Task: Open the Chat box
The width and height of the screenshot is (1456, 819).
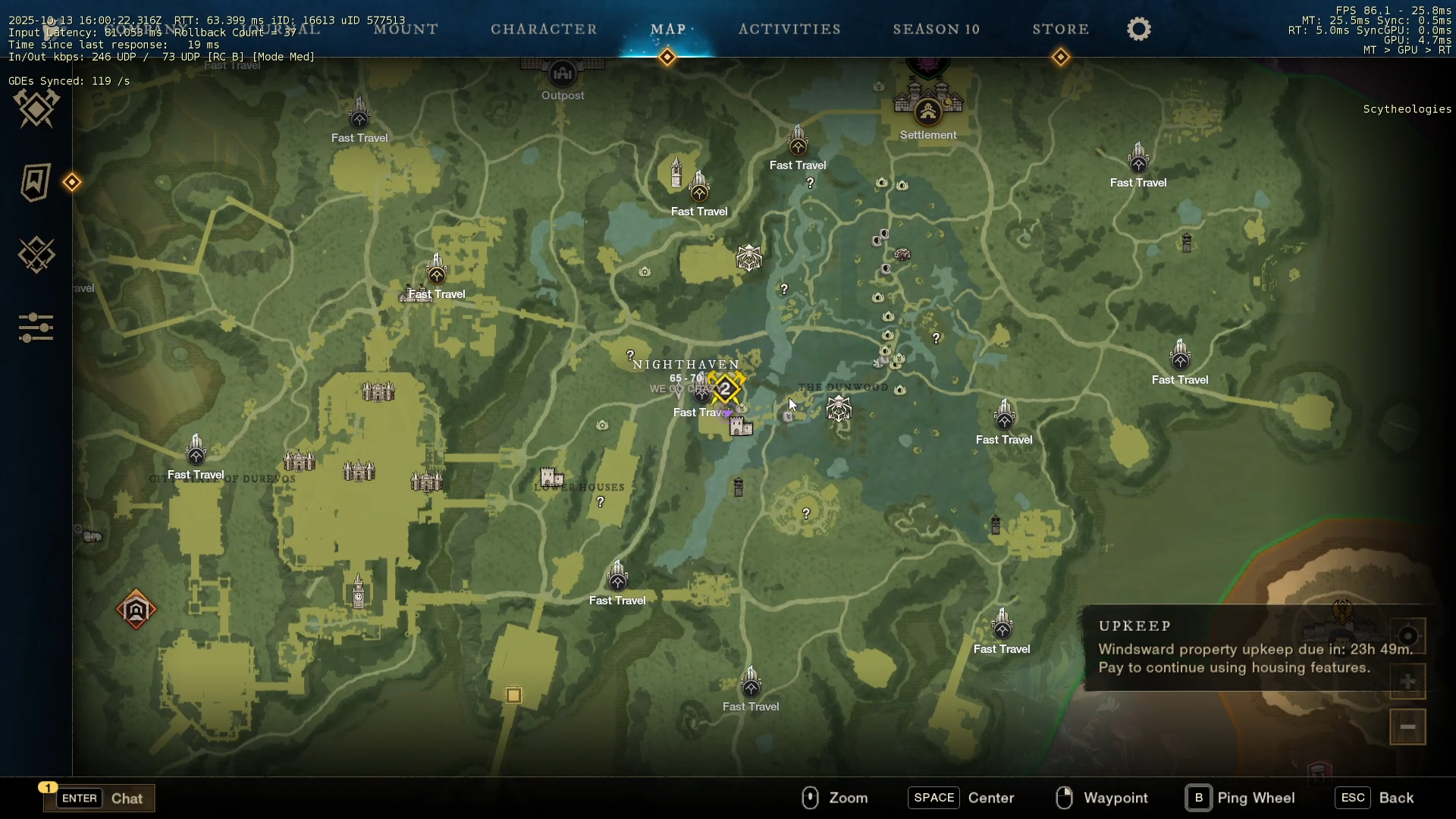Action: (x=99, y=798)
